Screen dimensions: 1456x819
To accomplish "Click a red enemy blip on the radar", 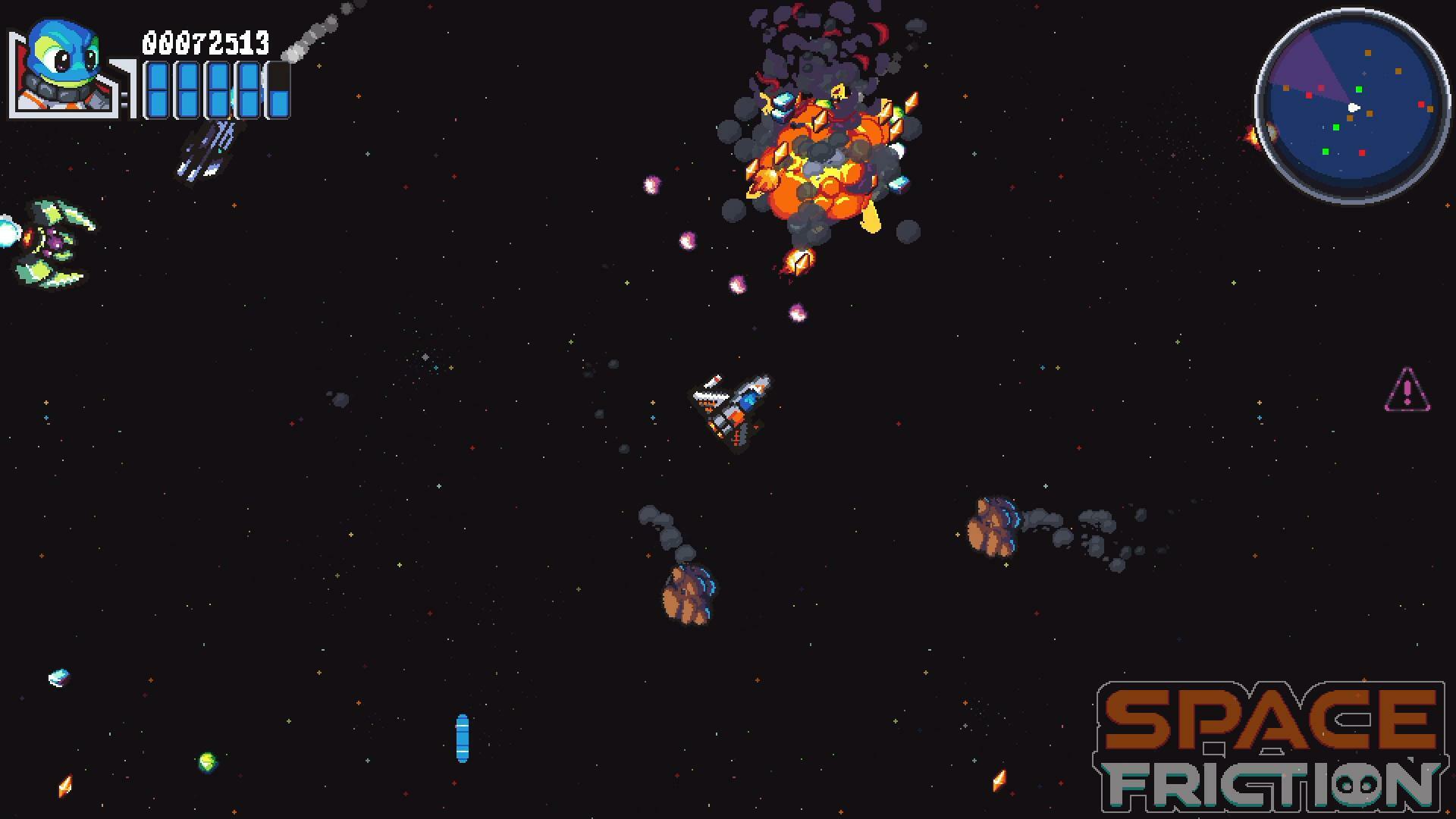I will click(x=1363, y=152).
